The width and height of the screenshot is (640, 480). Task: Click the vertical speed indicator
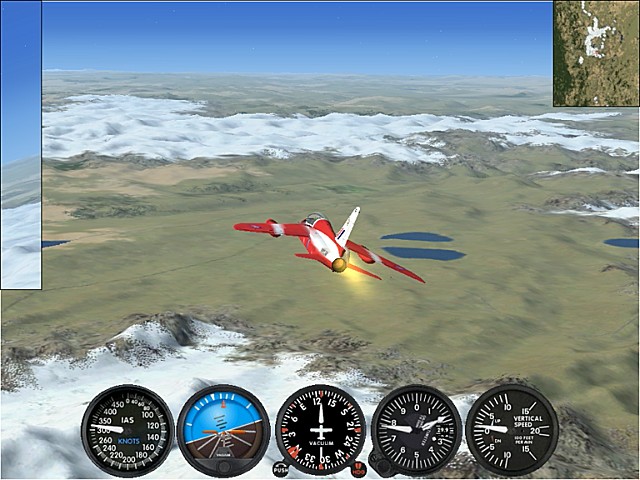pyautogui.click(x=512, y=429)
